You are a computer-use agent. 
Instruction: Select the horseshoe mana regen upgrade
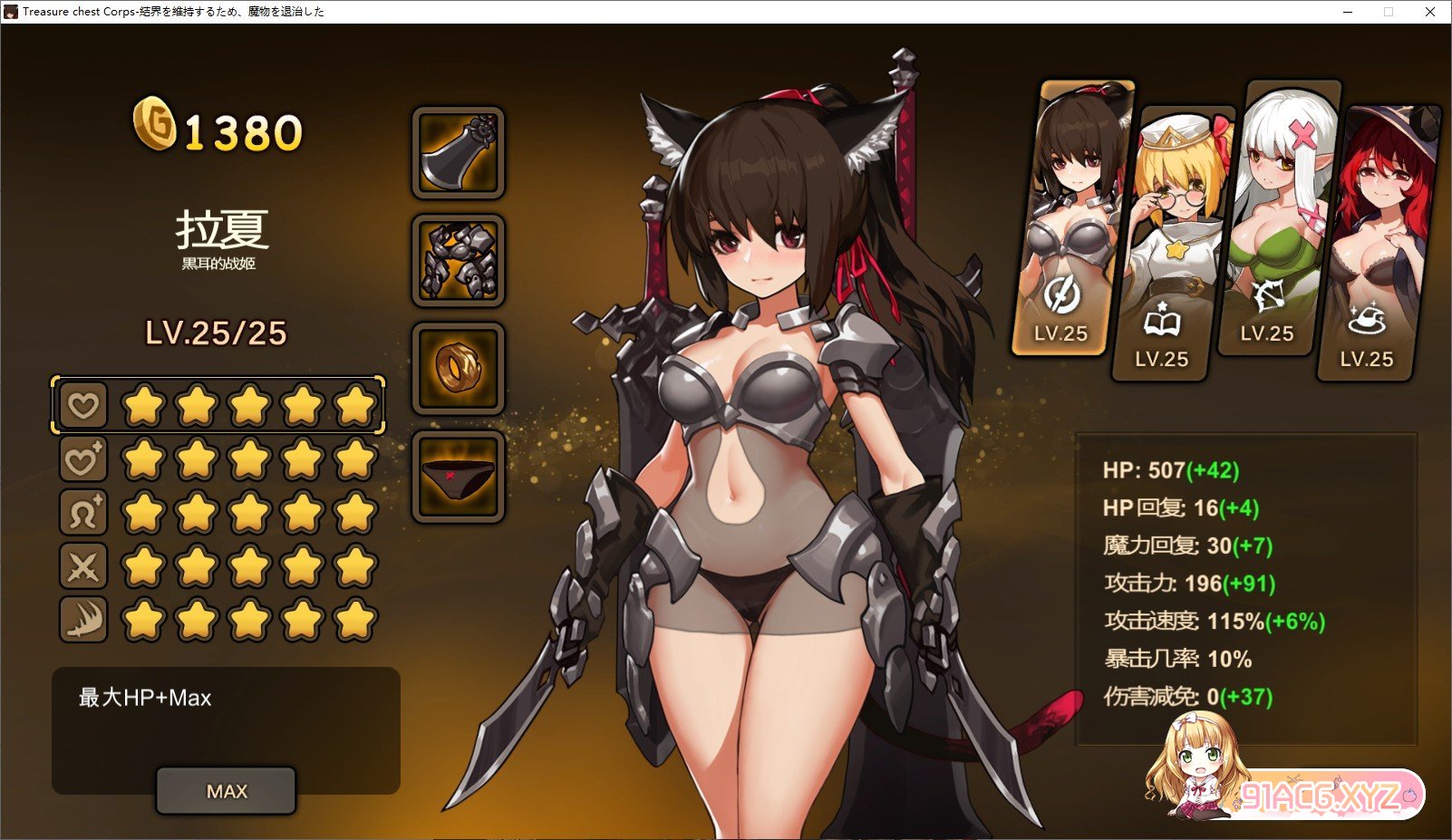(x=83, y=513)
